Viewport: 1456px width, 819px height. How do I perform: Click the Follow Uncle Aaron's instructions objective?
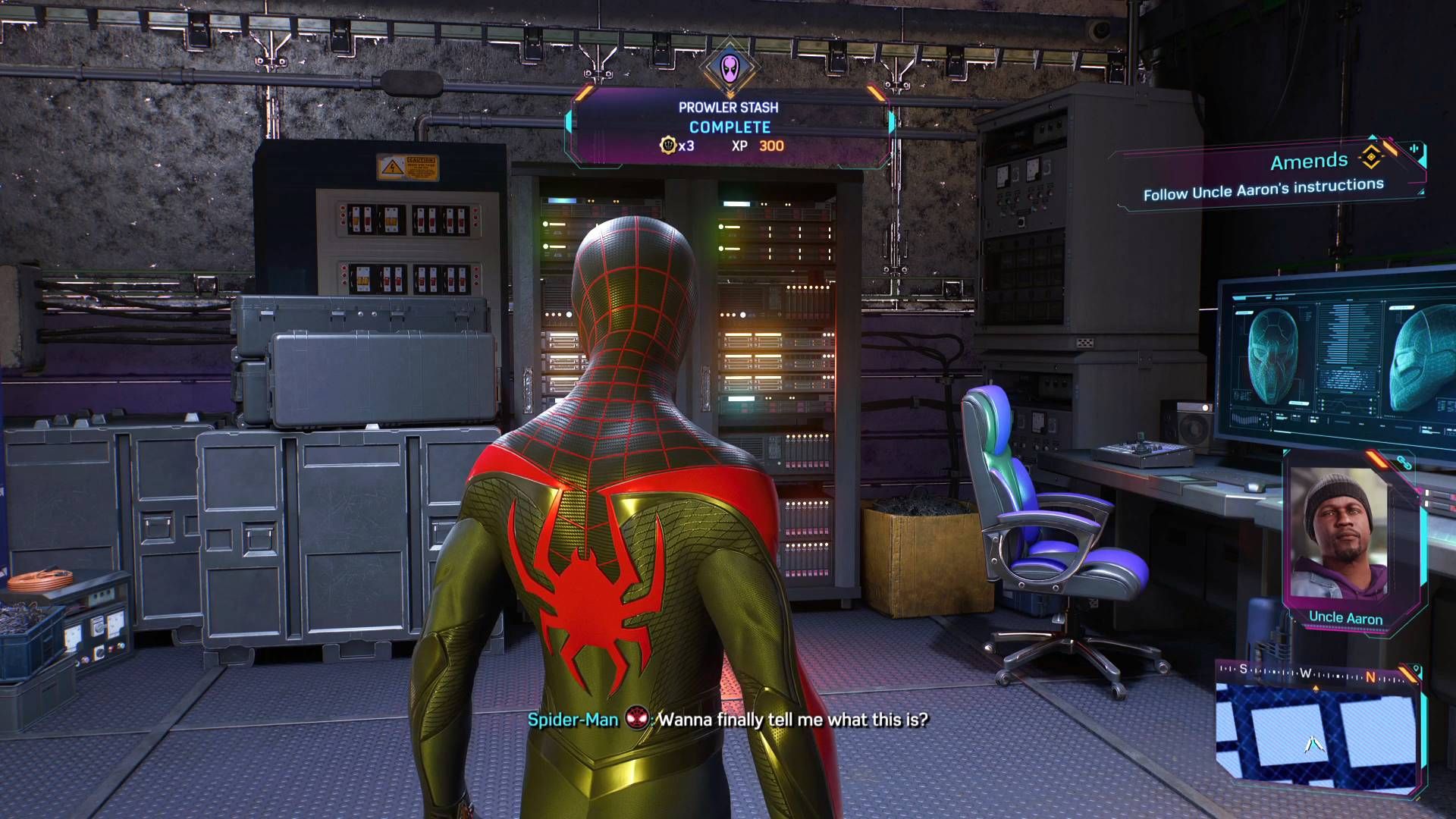pyautogui.click(x=1263, y=187)
